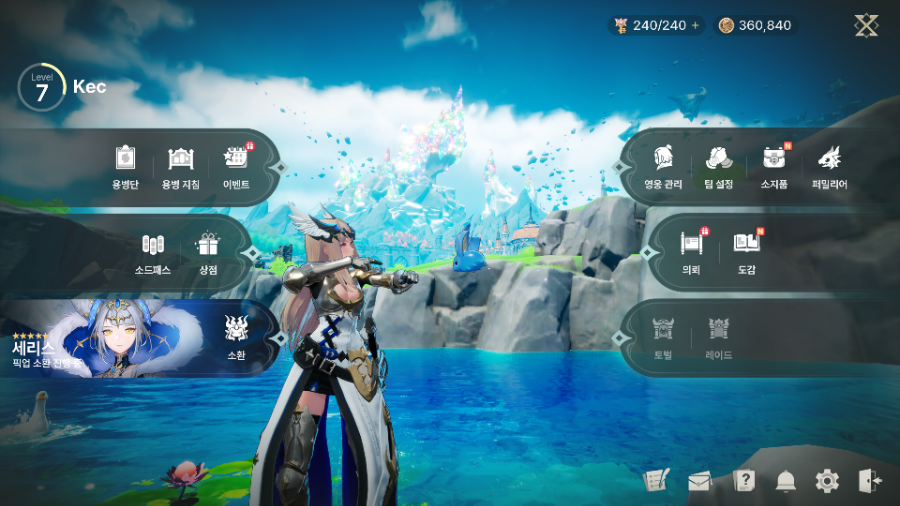The height and width of the screenshot is (506, 900).
Task: Click the exit door icon
Action: coord(869,481)
